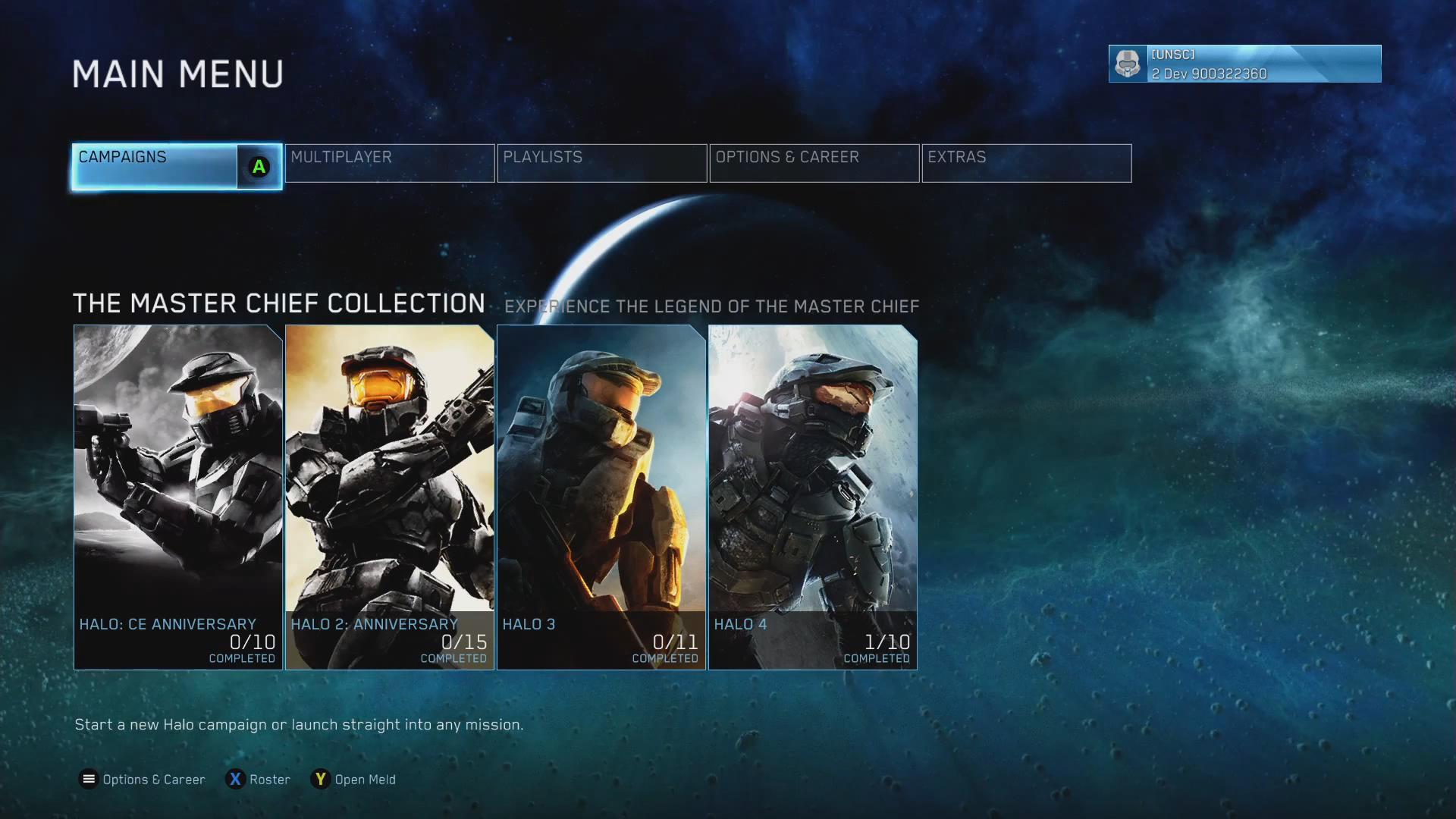Open the Halo 4 campaign tile
Image resolution: width=1456 pixels, height=819 pixels.
[x=813, y=497]
